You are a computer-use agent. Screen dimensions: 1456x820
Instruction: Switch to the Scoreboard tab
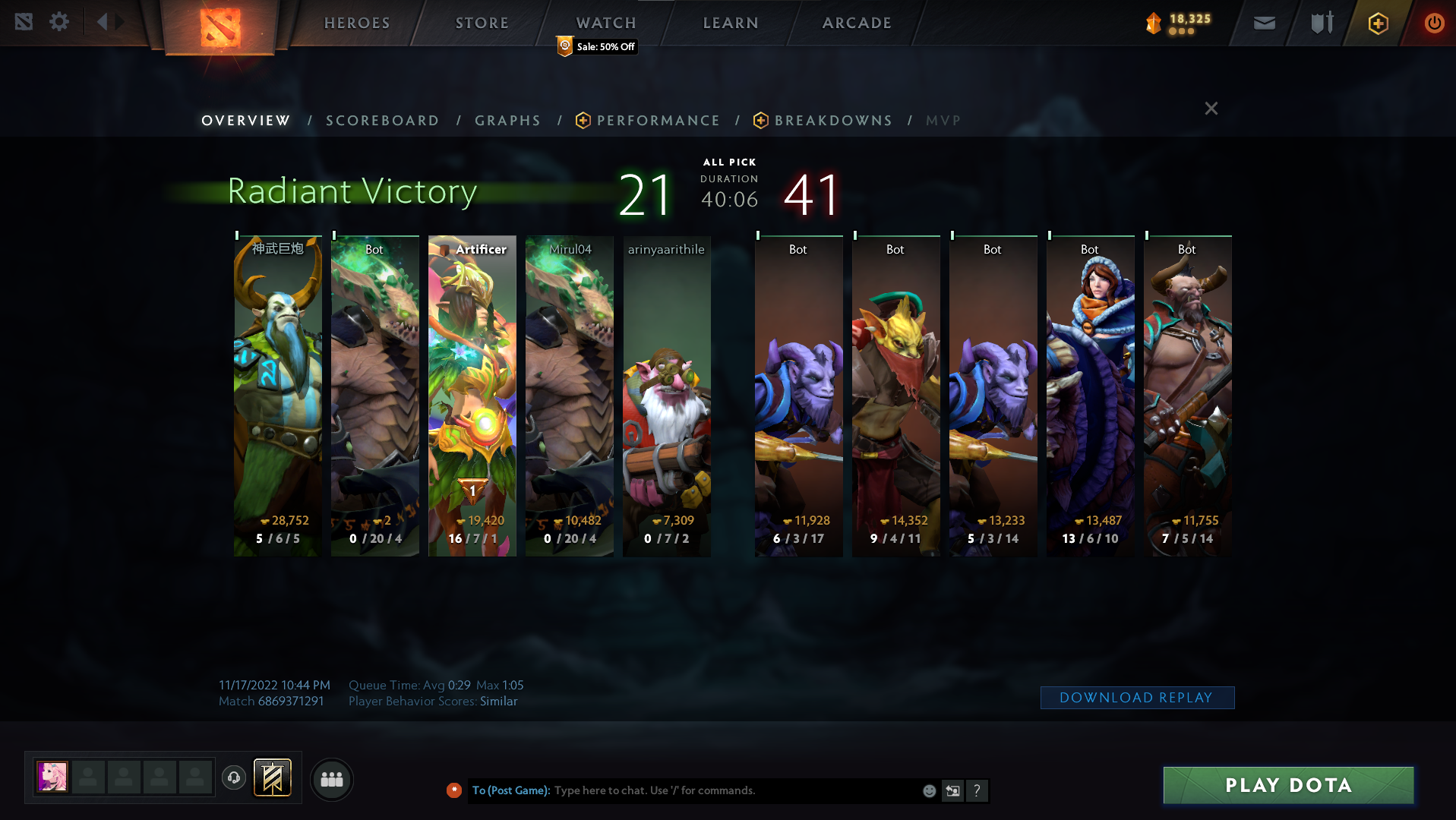tap(382, 120)
